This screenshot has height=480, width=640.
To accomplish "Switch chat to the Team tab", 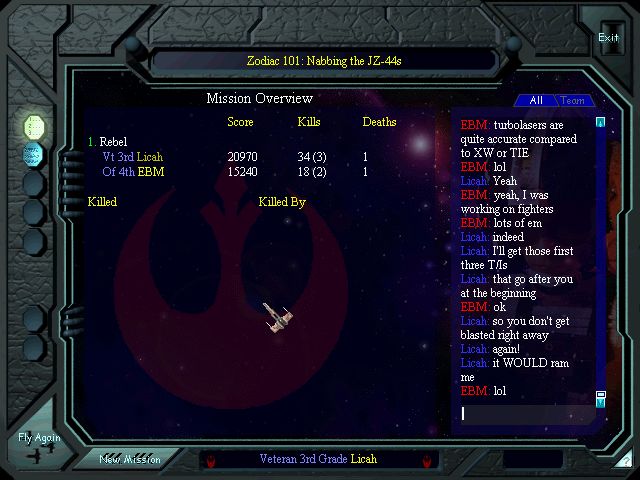I will [x=573, y=100].
